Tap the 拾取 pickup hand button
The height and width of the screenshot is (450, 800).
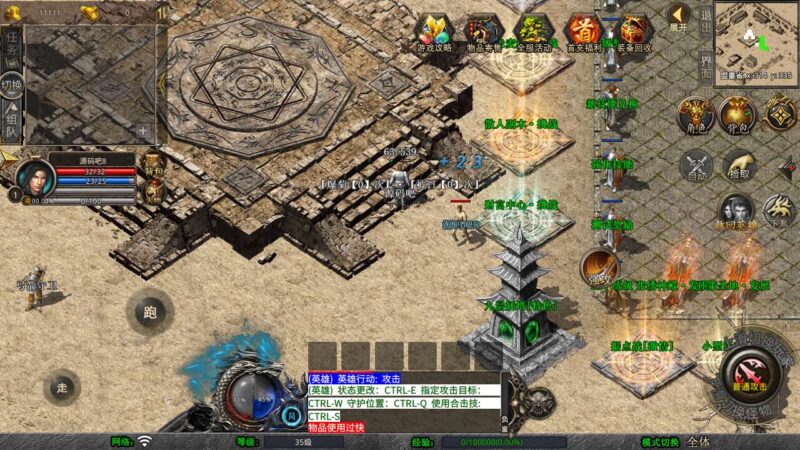[738, 165]
